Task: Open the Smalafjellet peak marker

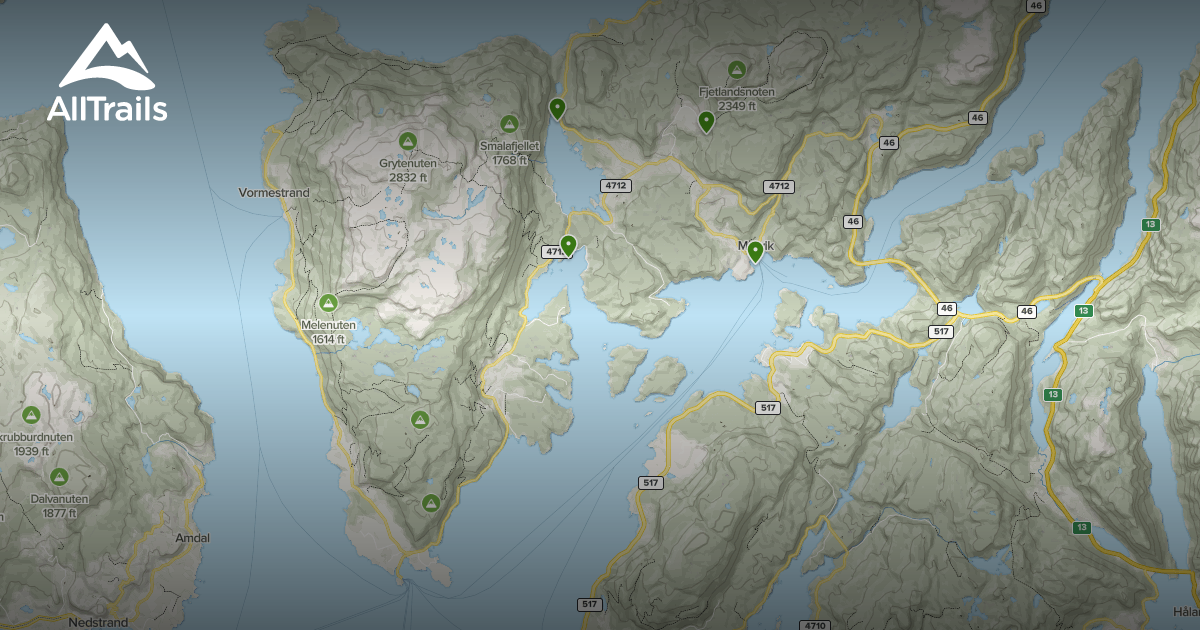Action: (509, 124)
